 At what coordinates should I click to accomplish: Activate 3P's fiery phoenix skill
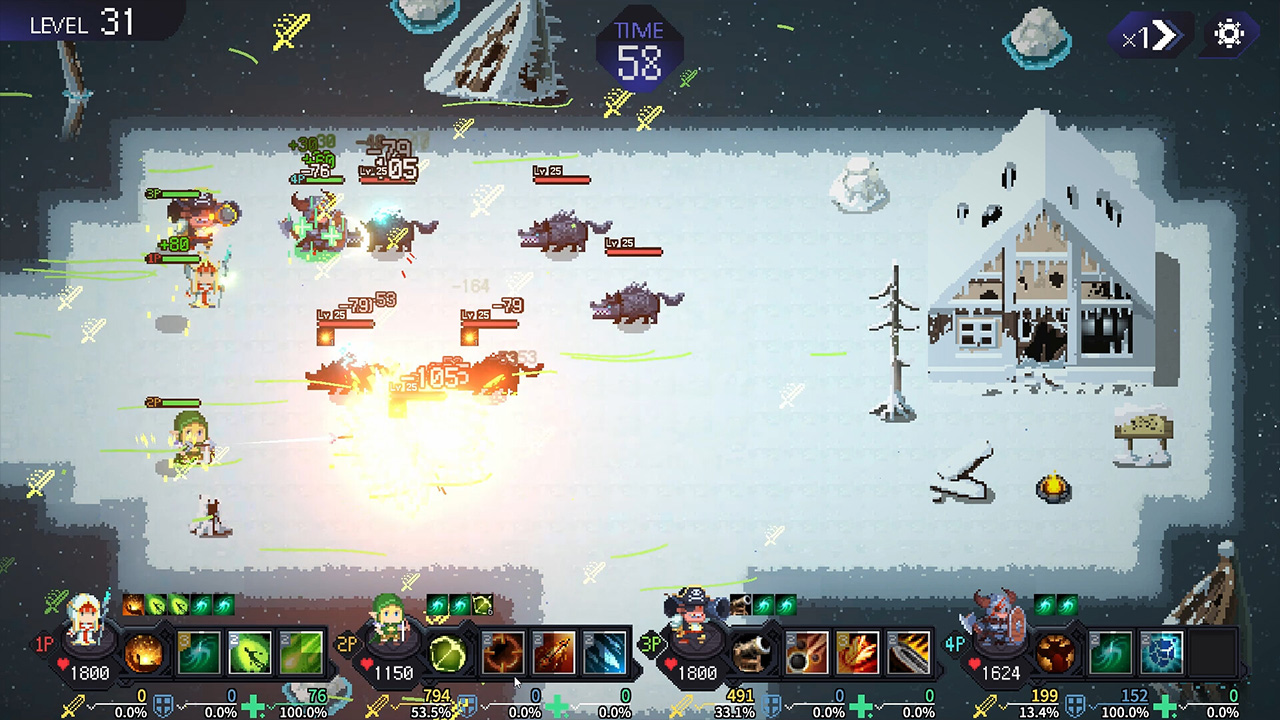click(x=857, y=654)
